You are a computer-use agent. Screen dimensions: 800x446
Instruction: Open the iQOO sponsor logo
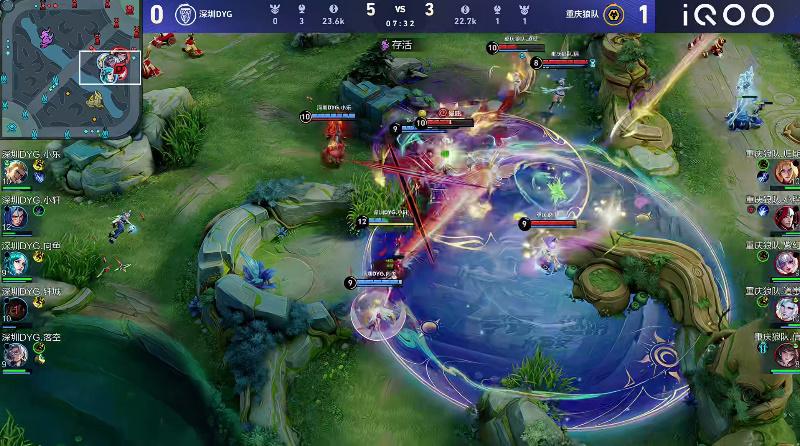729,15
